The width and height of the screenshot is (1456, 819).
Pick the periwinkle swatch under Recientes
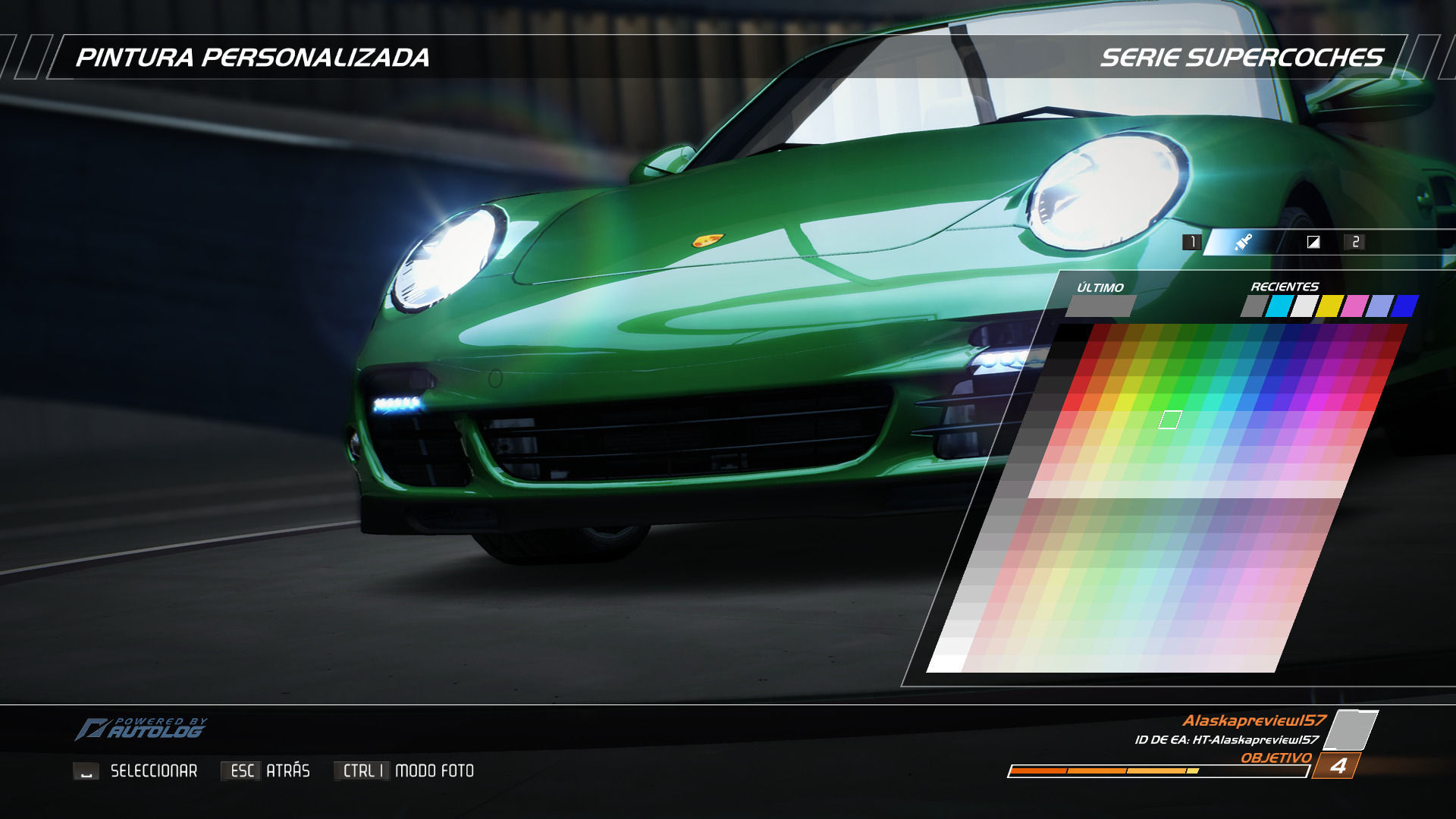pyautogui.click(x=1379, y=306)
